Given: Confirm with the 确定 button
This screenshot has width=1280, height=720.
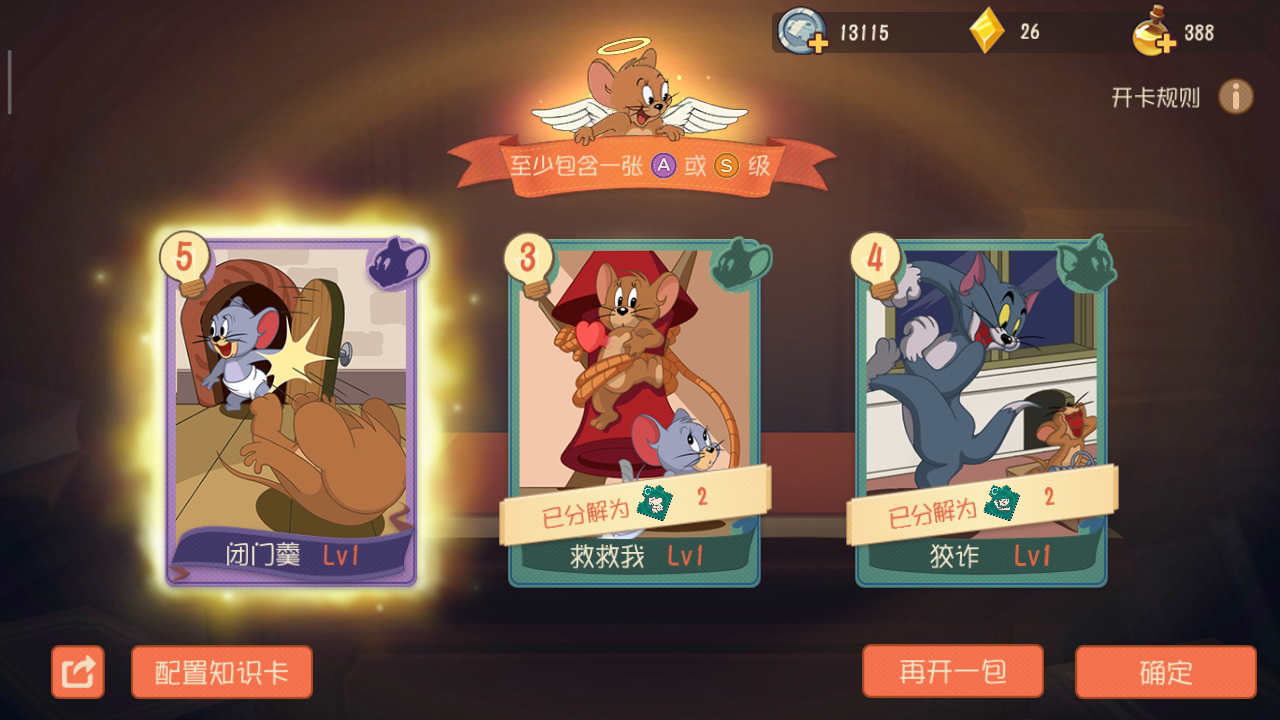Looking at the screenshot, I should point(1166,673).
